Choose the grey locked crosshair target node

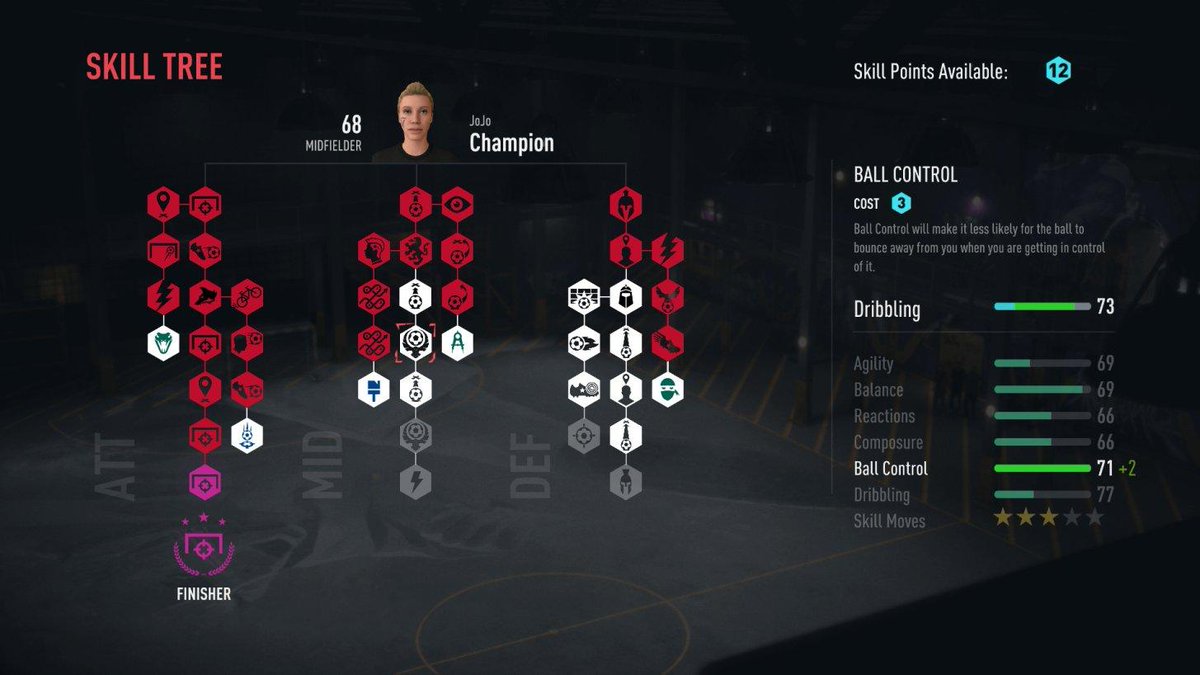point(583,435)
